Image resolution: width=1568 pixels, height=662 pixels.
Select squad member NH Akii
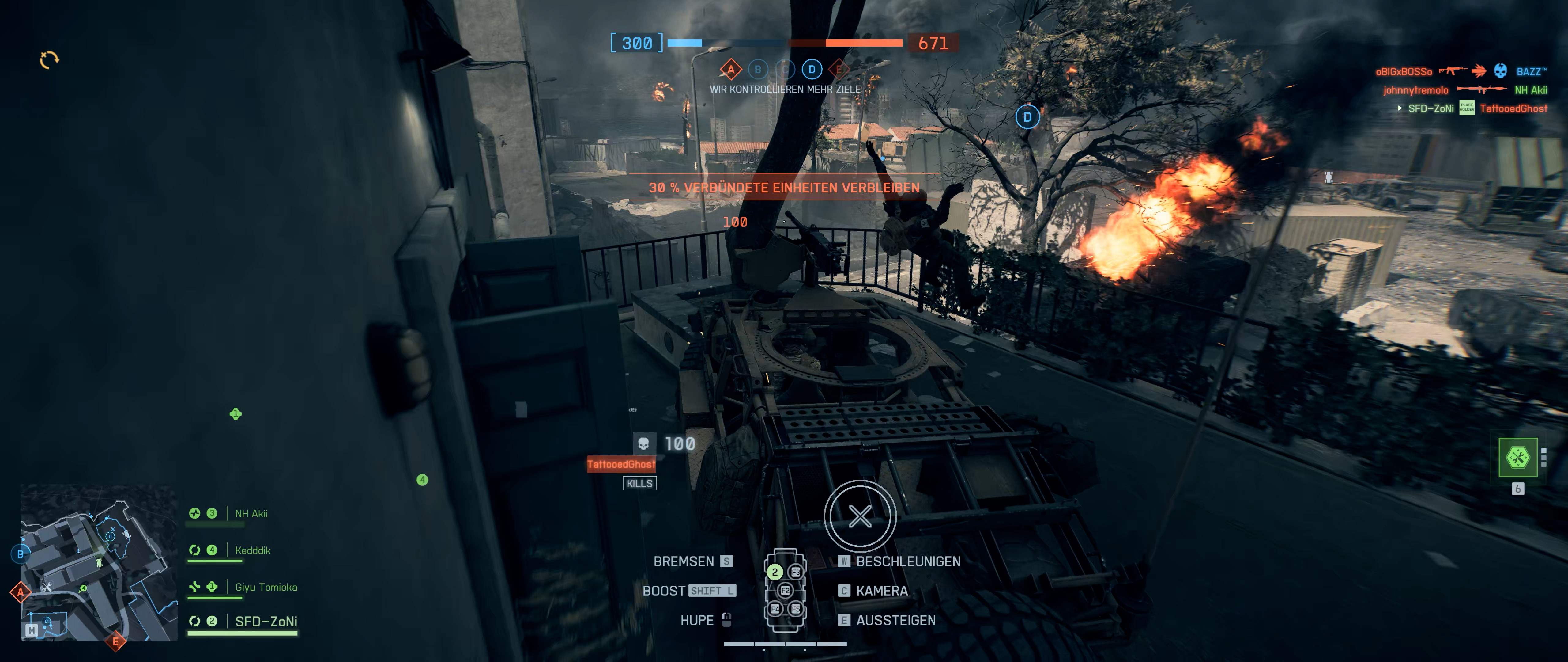(251, 513)
